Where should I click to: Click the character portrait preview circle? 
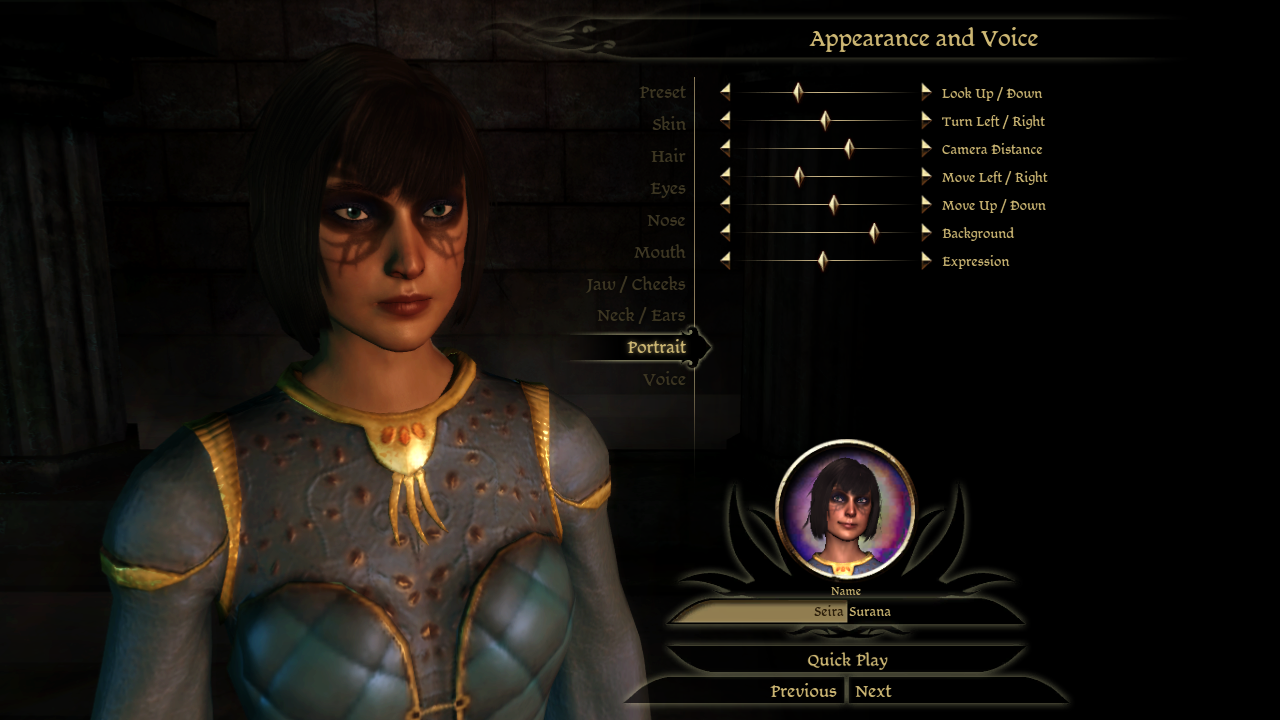tap(845, 510)
